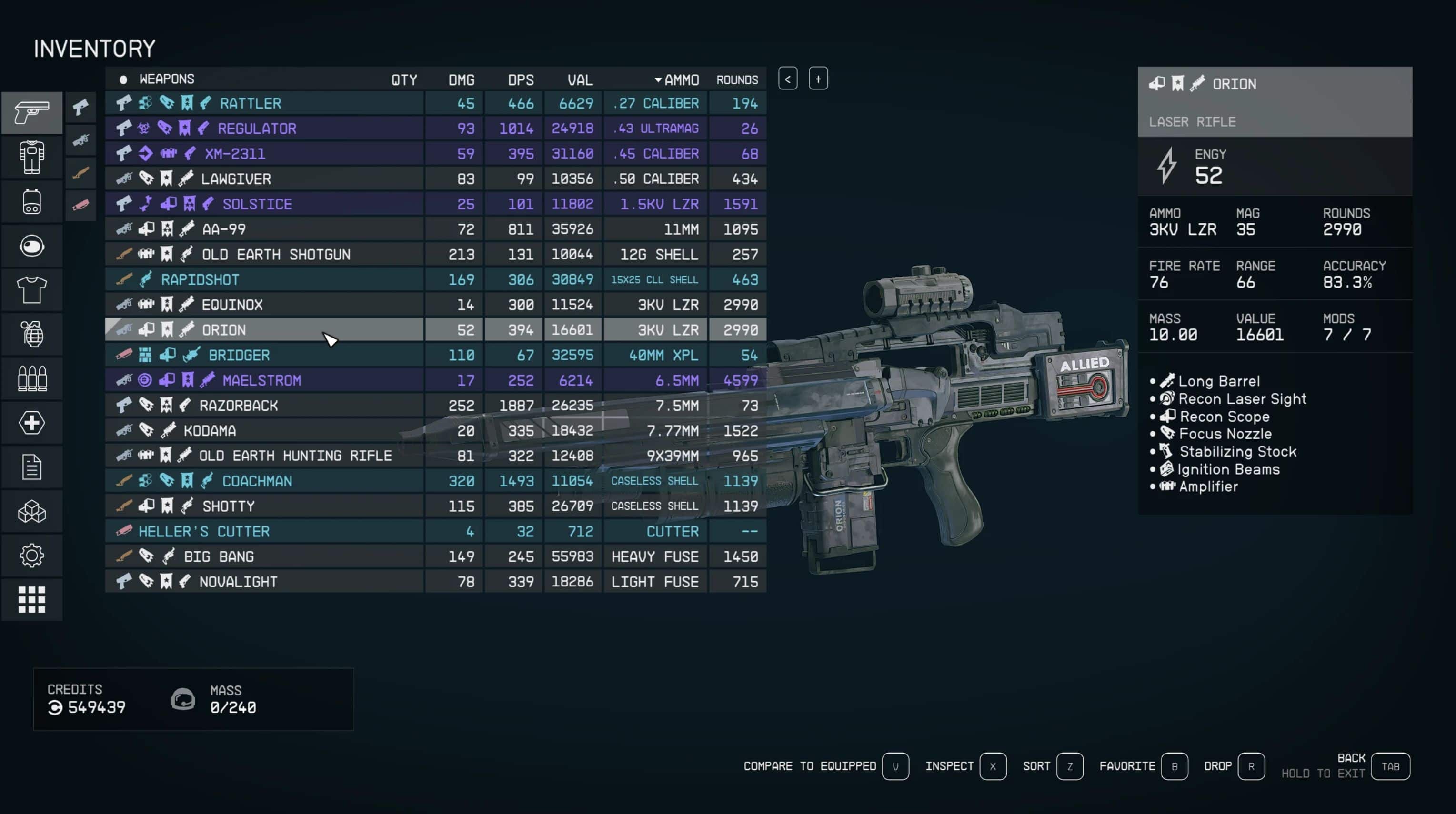Select the Lawgiver rifle row
The width and height of the screenshot is (1456, 814).
coord(236,179)
